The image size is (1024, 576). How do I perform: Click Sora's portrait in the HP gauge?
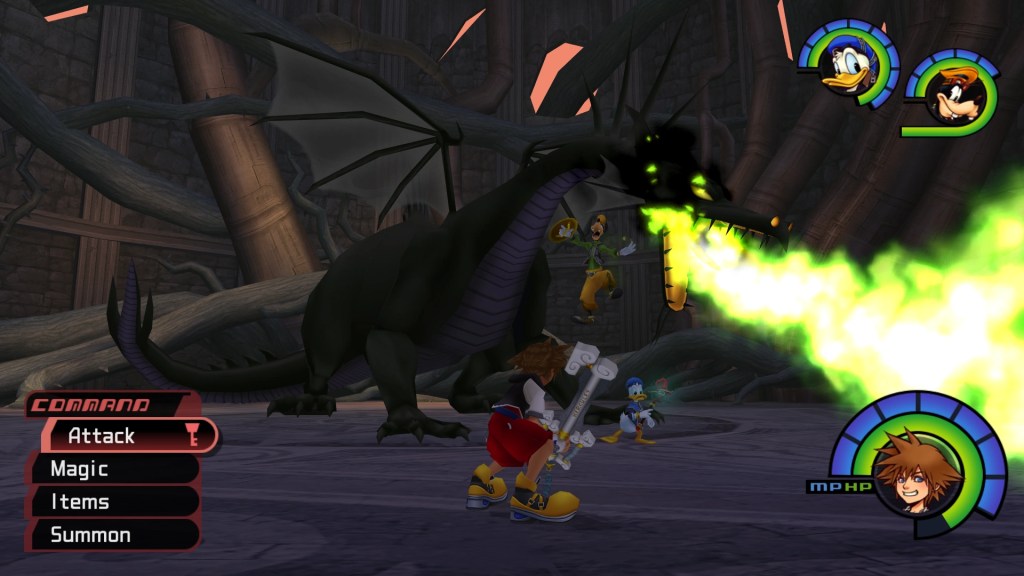click(x=912, y=471)
